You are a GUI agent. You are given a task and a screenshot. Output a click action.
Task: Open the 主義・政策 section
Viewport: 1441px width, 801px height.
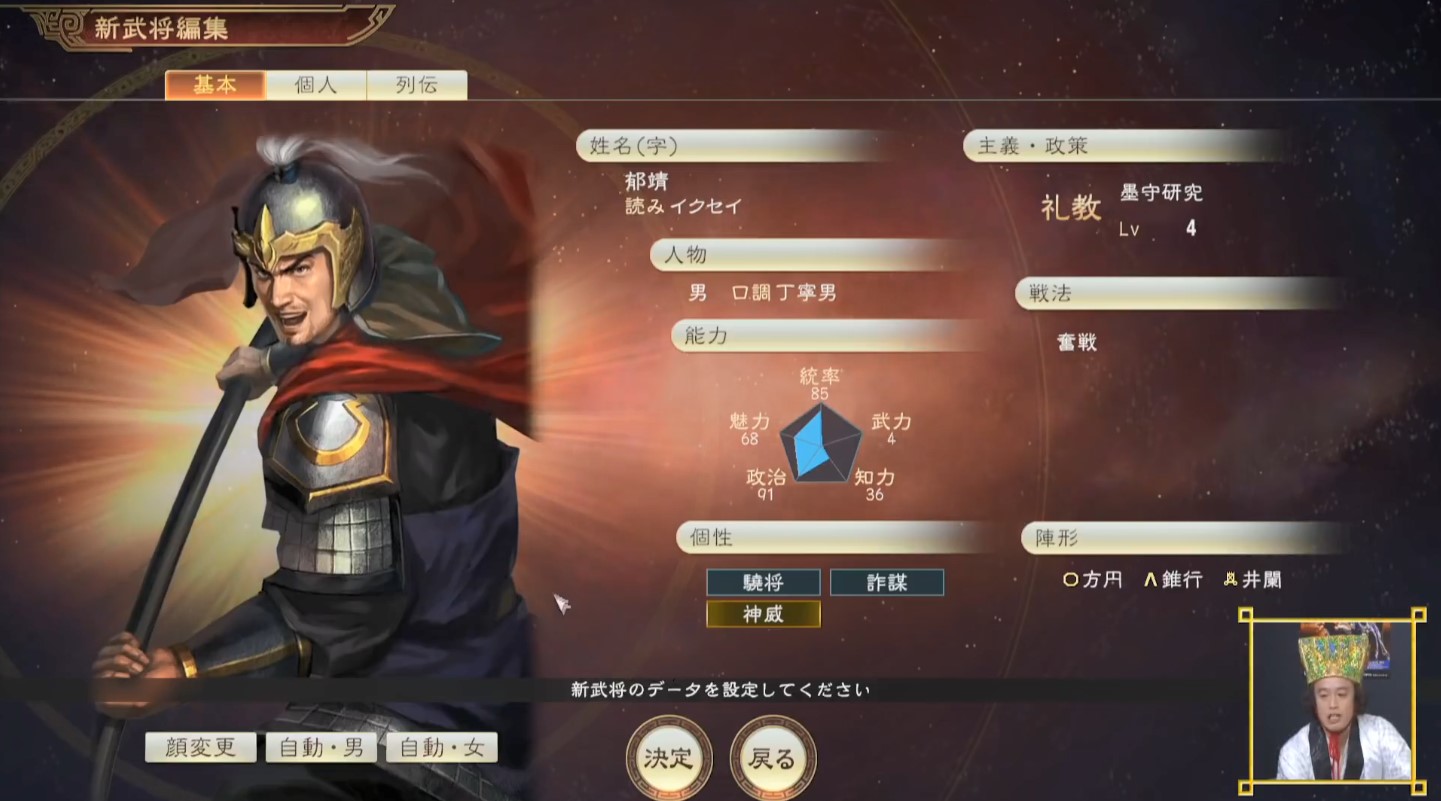pos(1120,146)
